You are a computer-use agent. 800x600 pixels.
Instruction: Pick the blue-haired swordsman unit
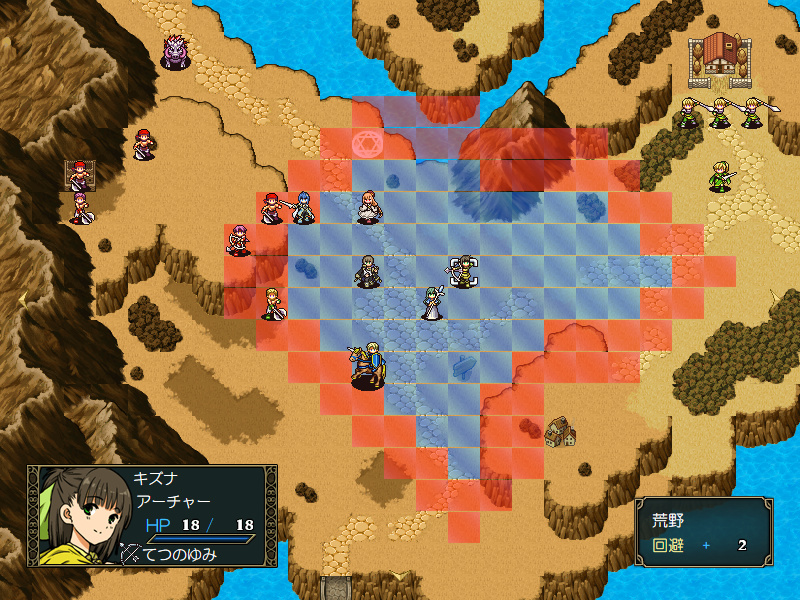coord(303,207)
